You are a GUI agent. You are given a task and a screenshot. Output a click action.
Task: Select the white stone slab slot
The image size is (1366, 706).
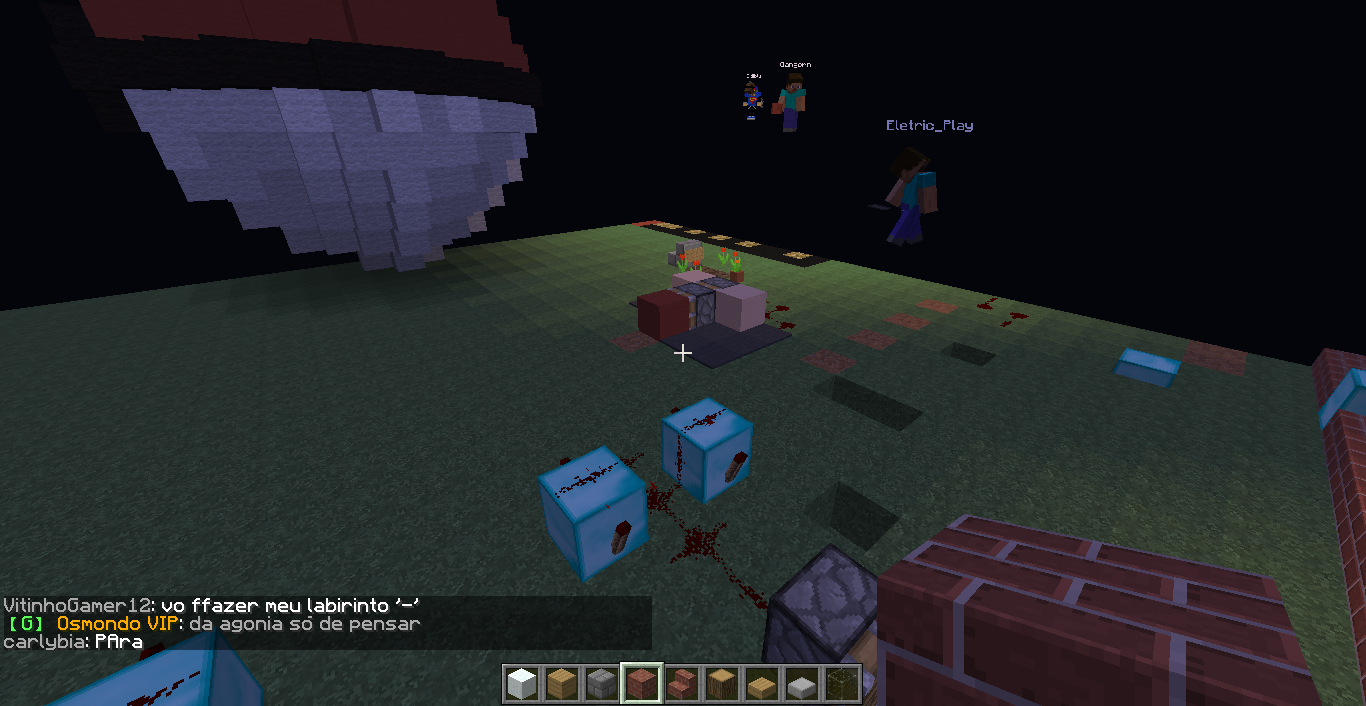(x=801, y=684)
